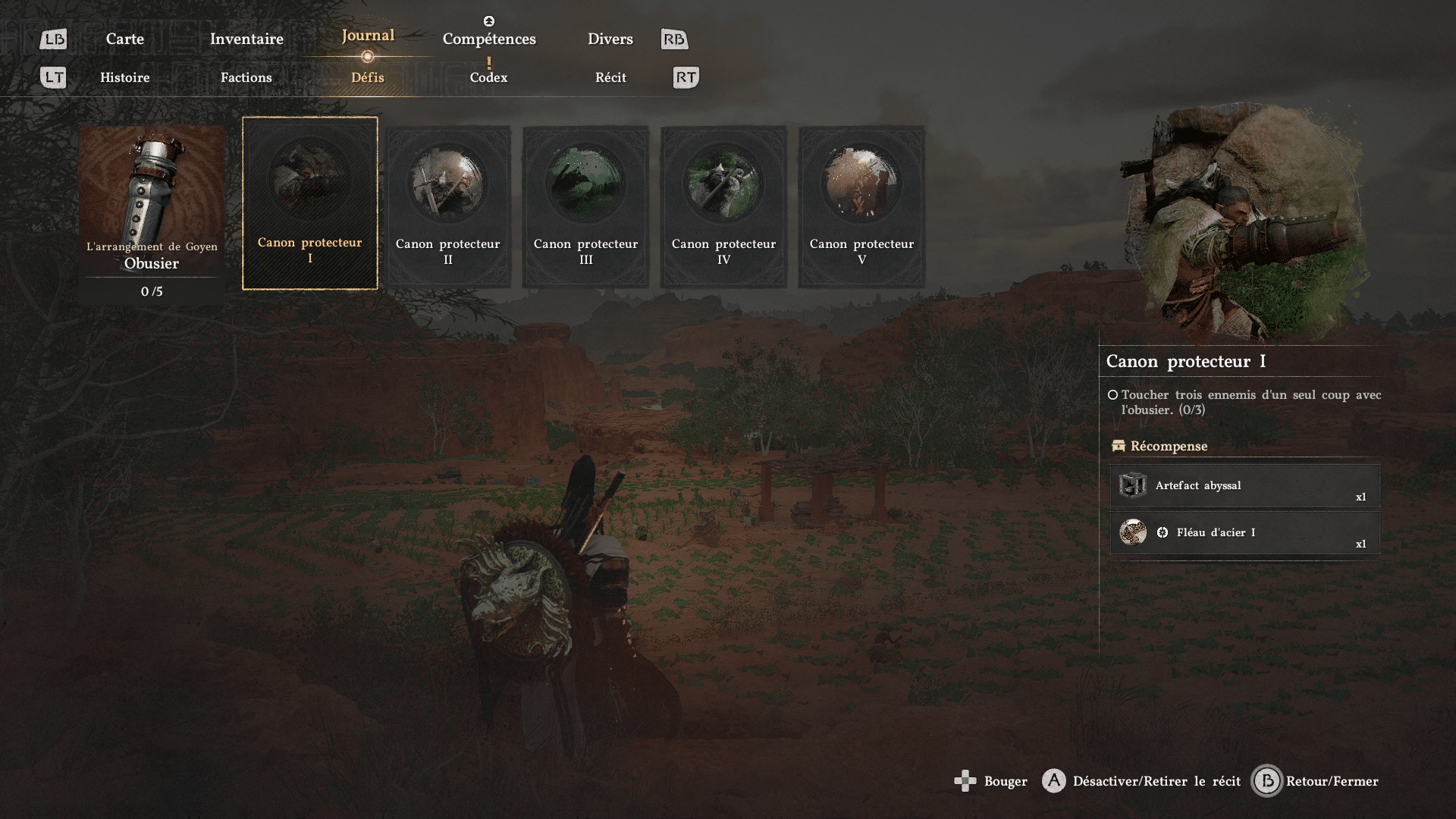Inspect the Fléau d'acier I reward

[1244, 532]
